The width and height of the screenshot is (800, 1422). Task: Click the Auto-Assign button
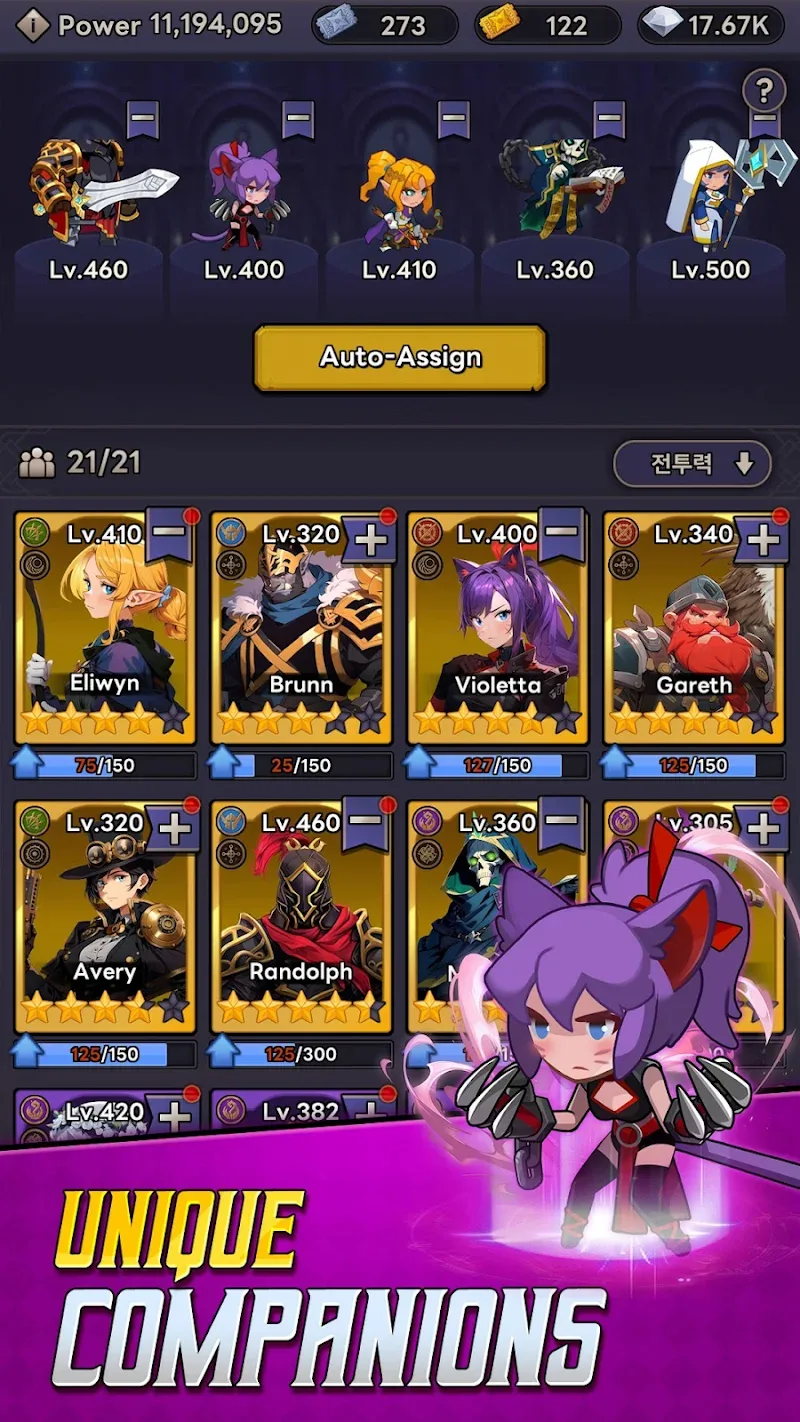[400, 357]
